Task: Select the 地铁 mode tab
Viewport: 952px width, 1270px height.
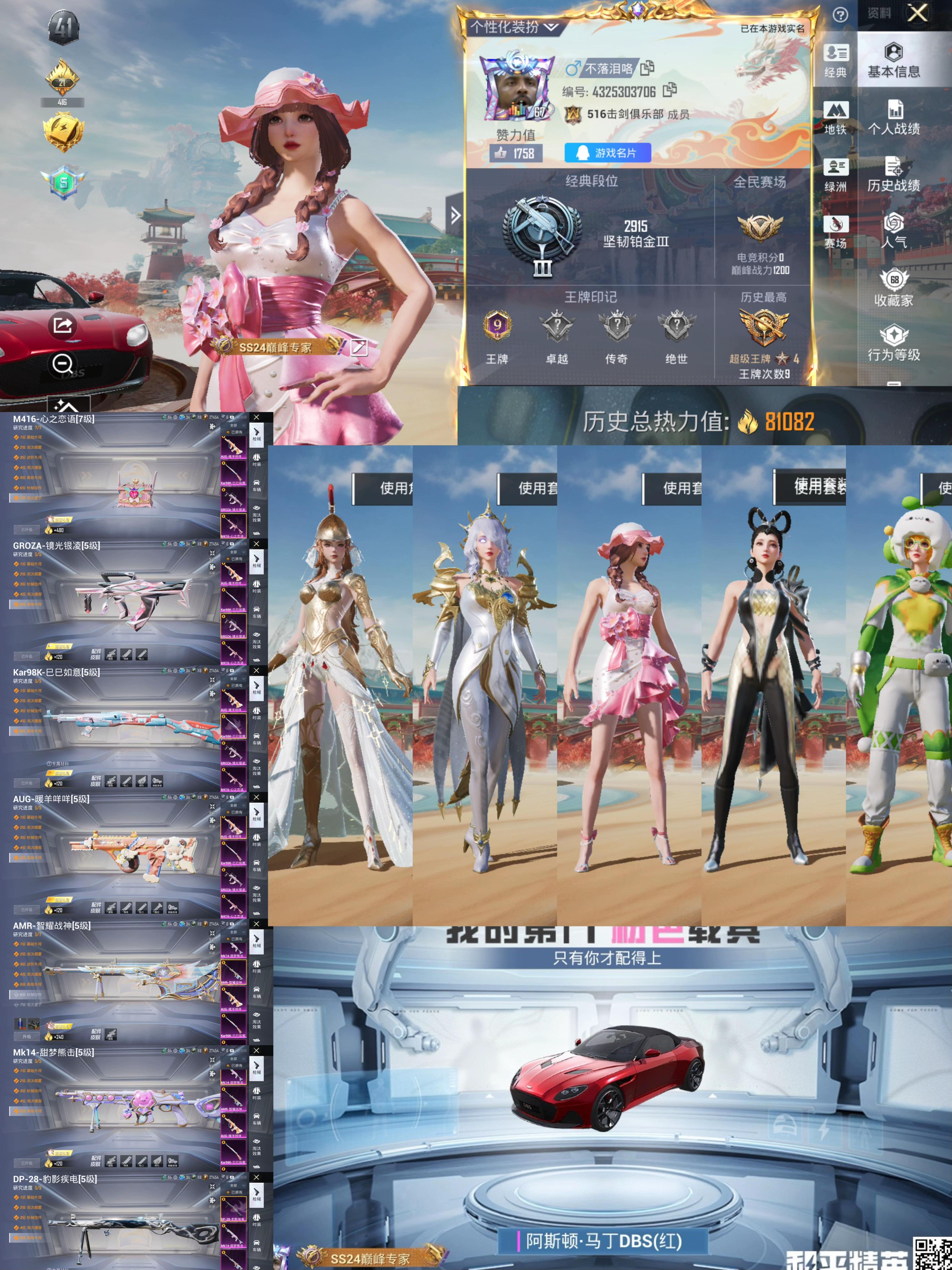Action: [x=835, y=118]
